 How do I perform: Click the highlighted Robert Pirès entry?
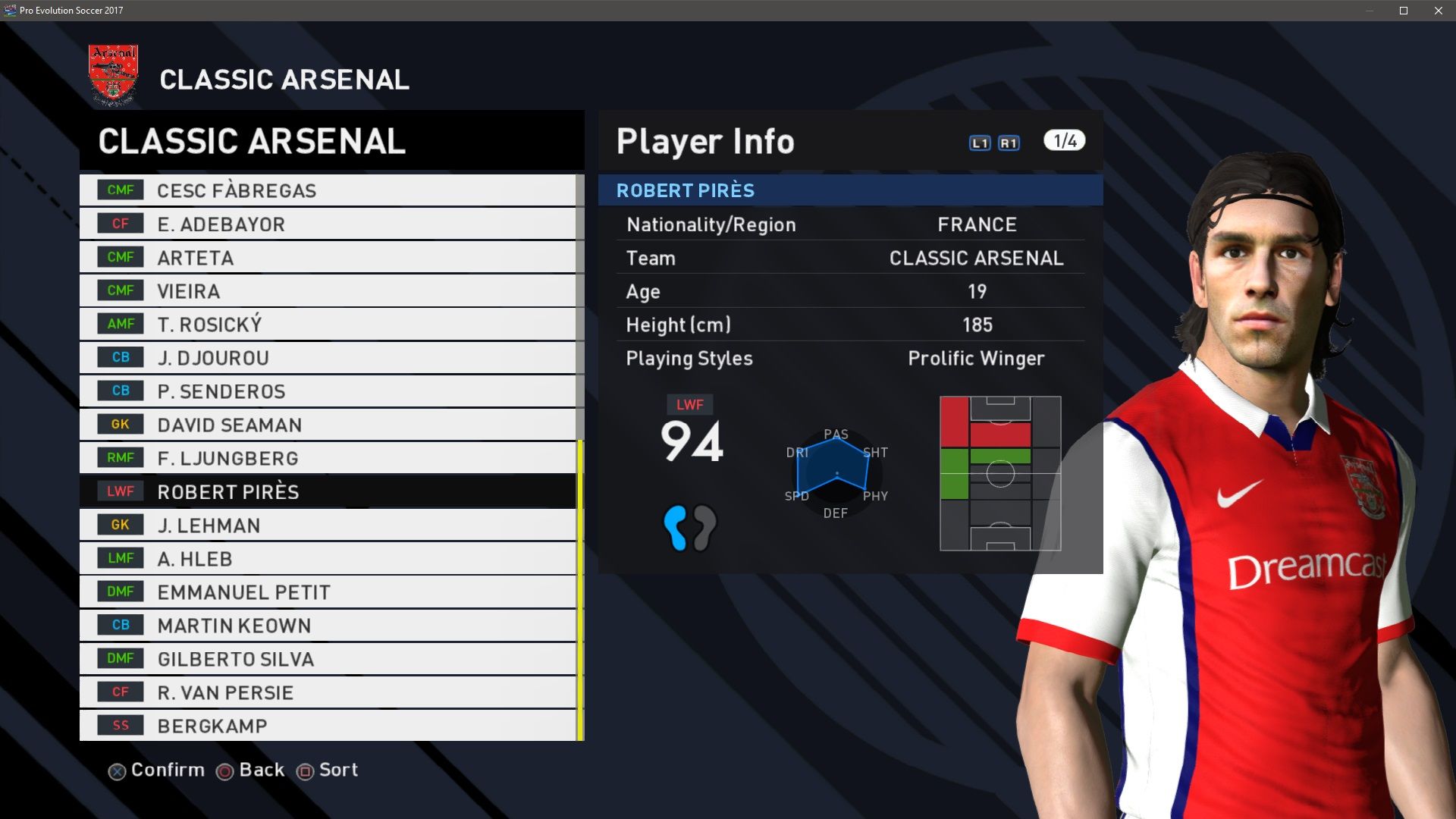[x=328, y=491]
